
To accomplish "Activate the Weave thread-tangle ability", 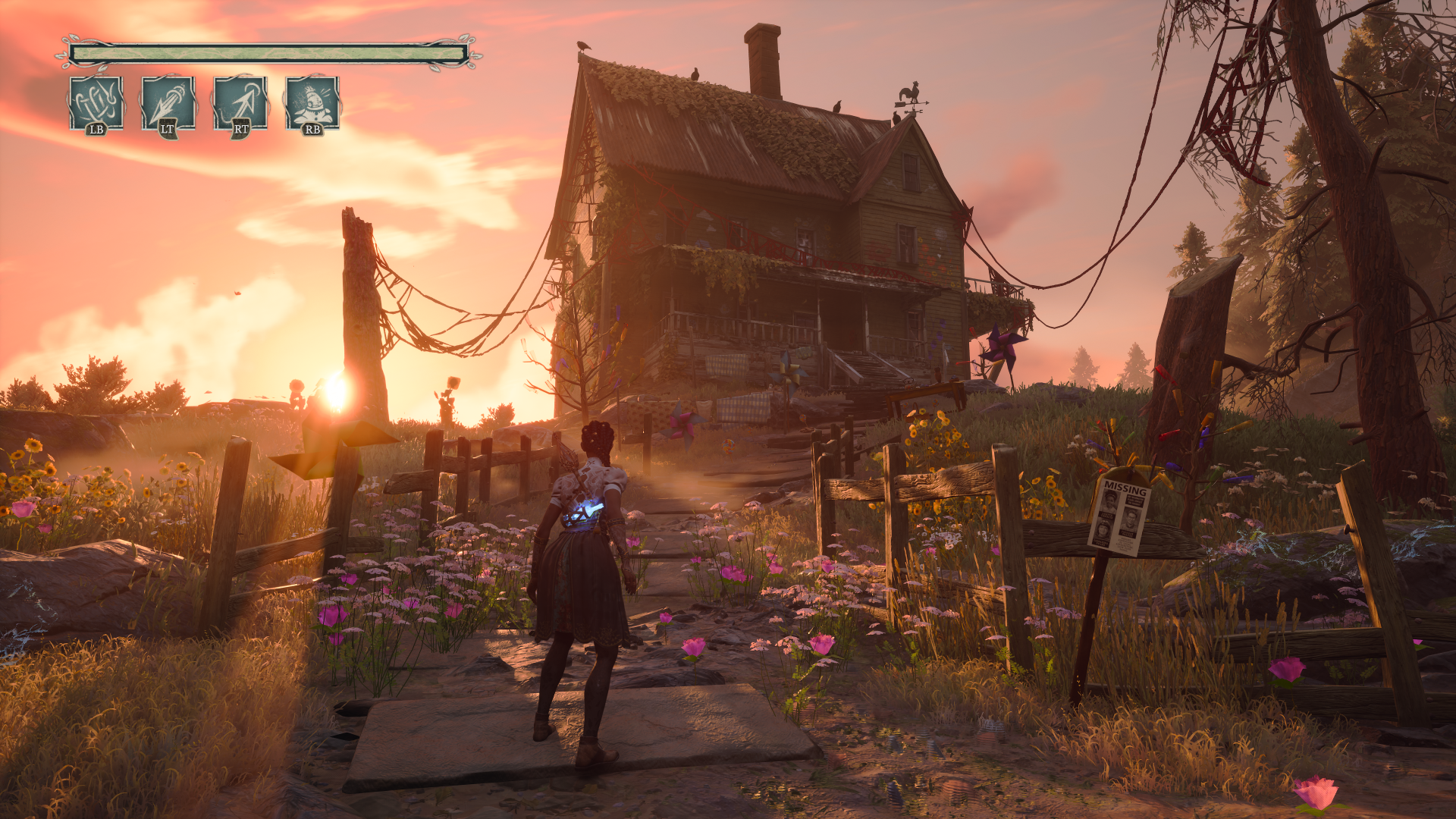I will point(96,103).
